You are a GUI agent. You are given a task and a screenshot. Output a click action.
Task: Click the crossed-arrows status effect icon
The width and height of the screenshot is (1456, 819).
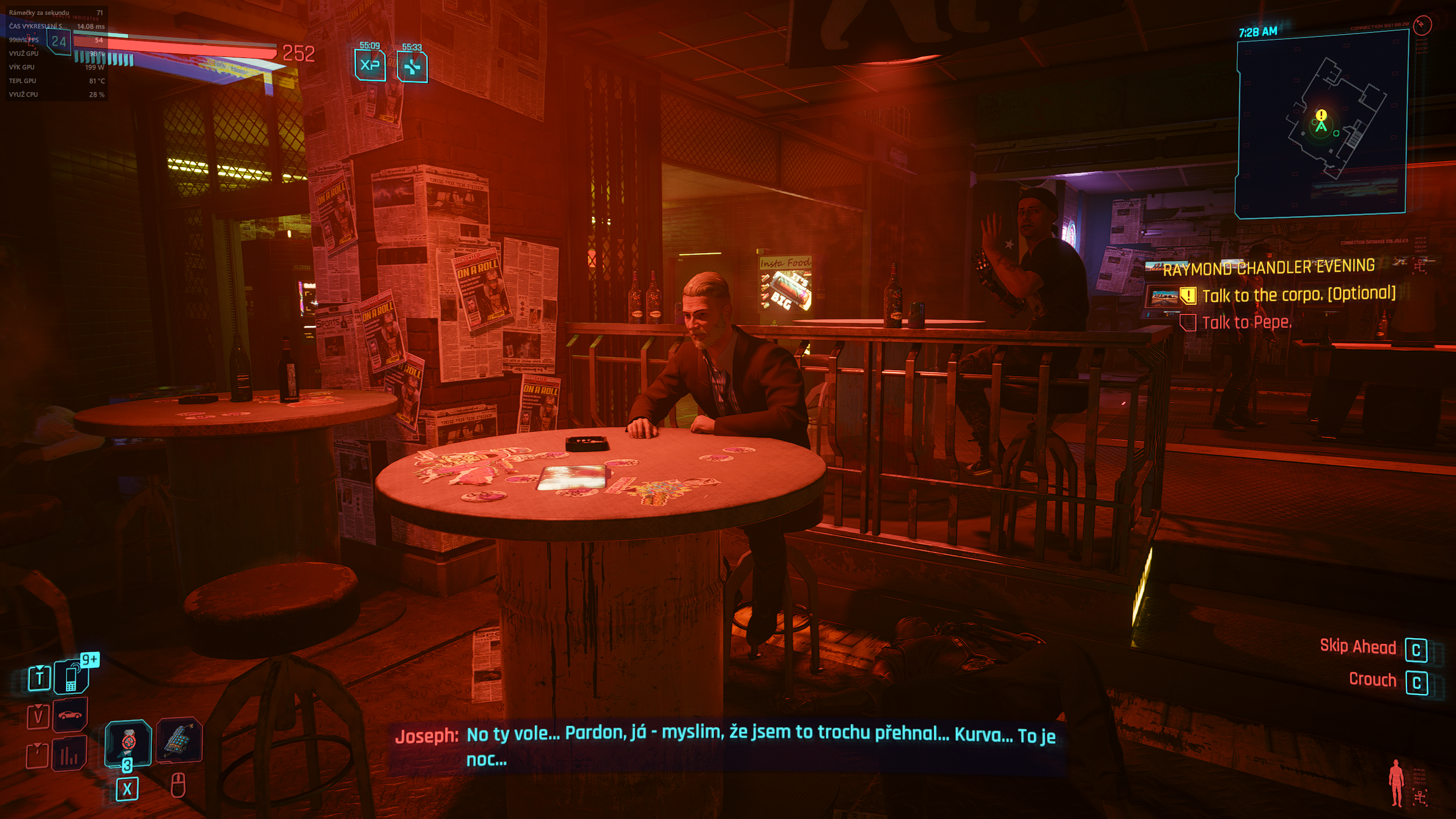coord(412,67)
